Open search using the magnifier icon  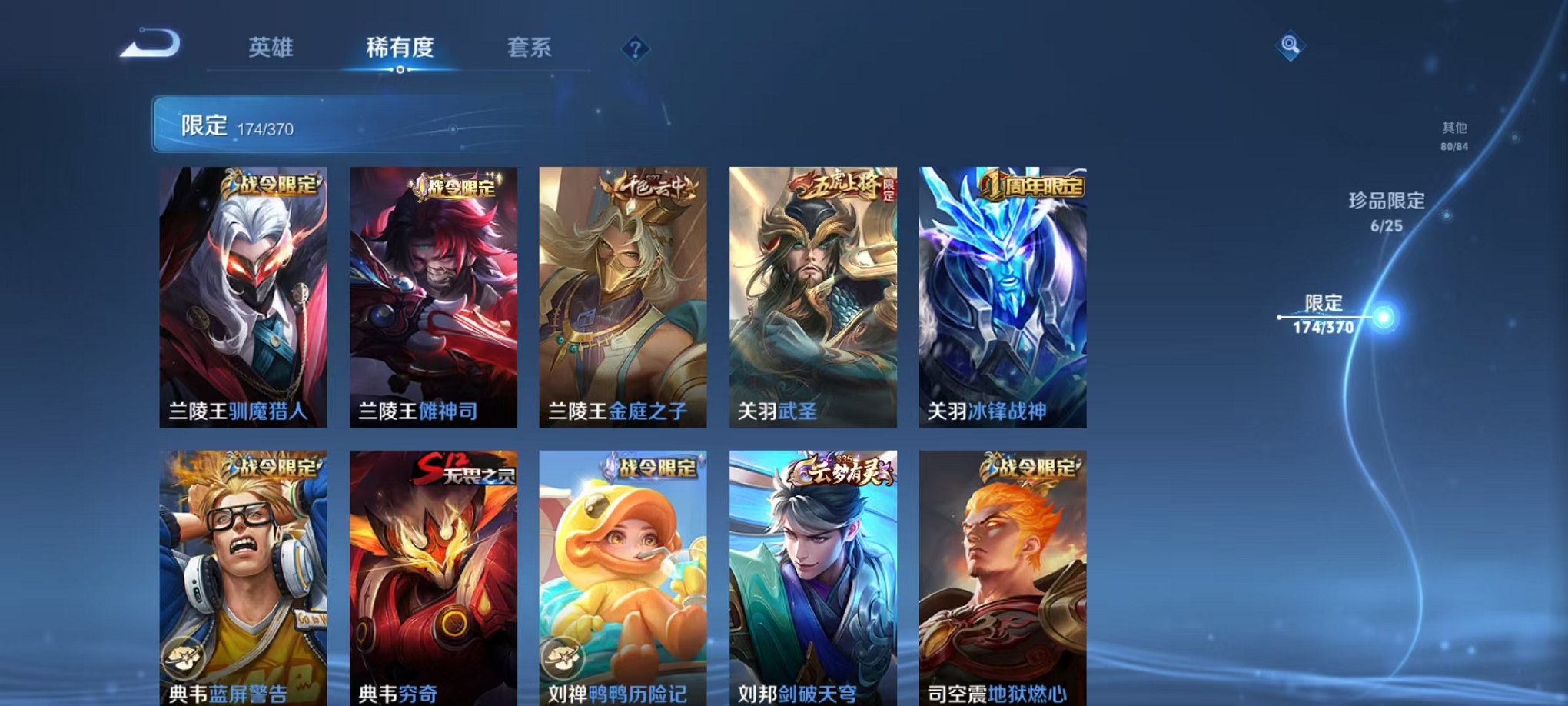[x=1289, y=46]
